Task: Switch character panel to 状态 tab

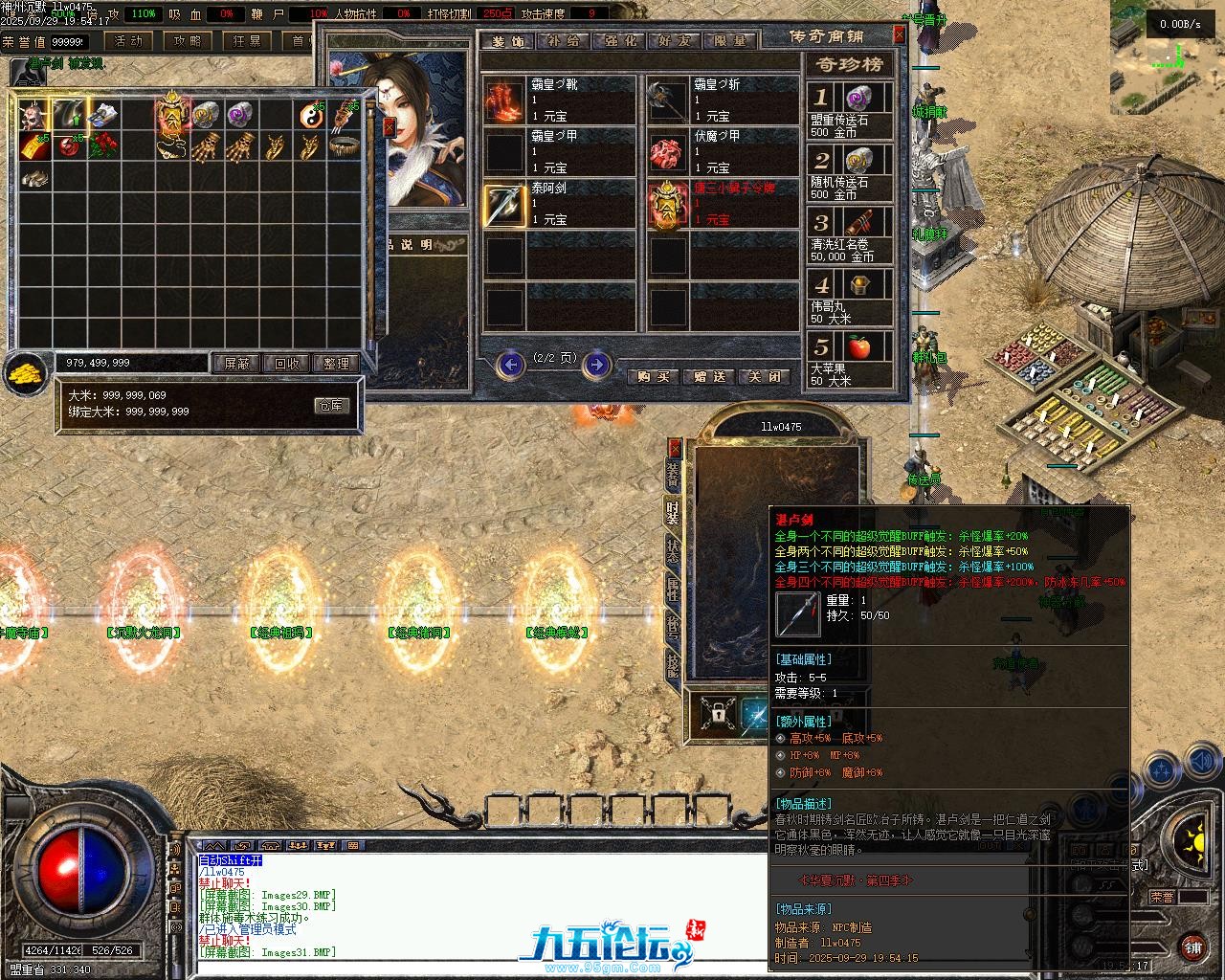Action: [674, 551]
